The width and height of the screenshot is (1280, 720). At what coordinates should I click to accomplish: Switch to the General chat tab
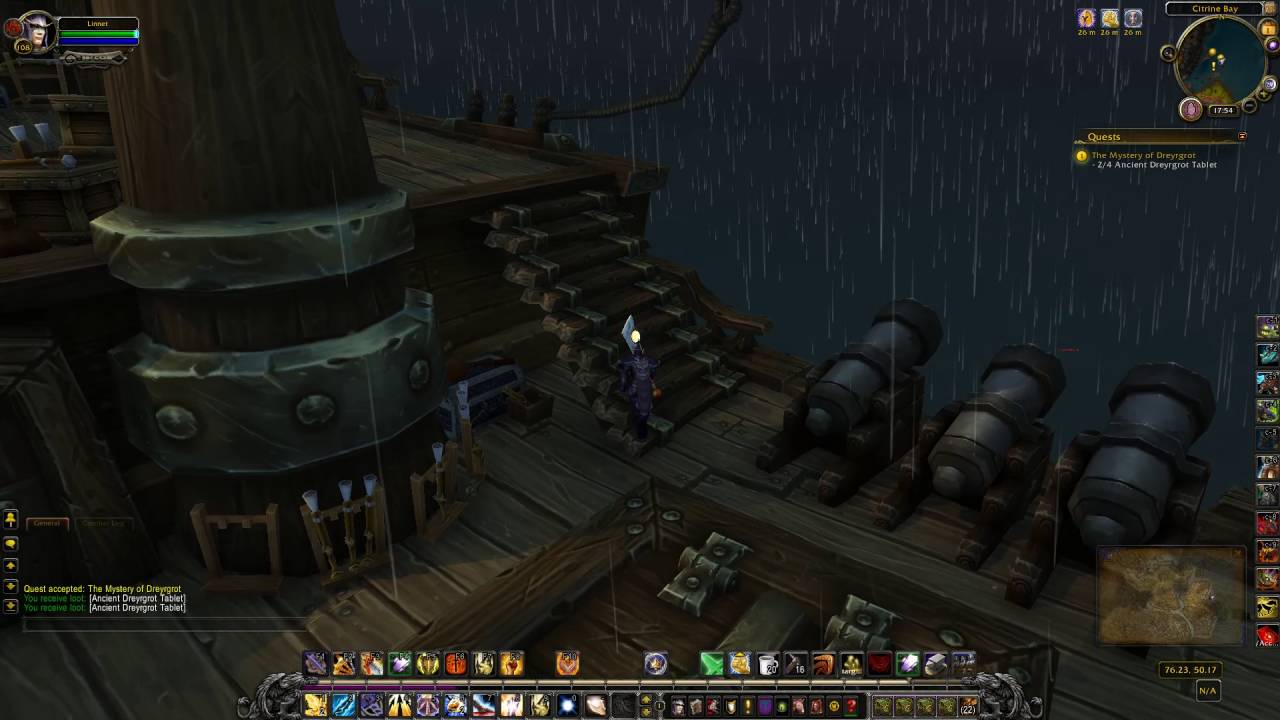click(x=47, y=523)
